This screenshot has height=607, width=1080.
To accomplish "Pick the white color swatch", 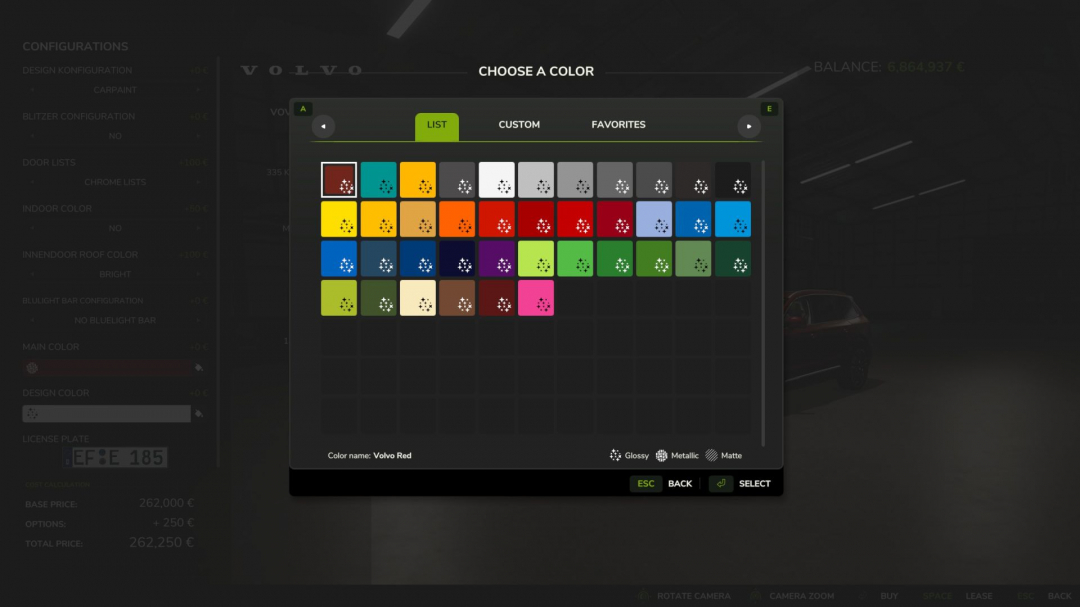I will pos(496,180).
